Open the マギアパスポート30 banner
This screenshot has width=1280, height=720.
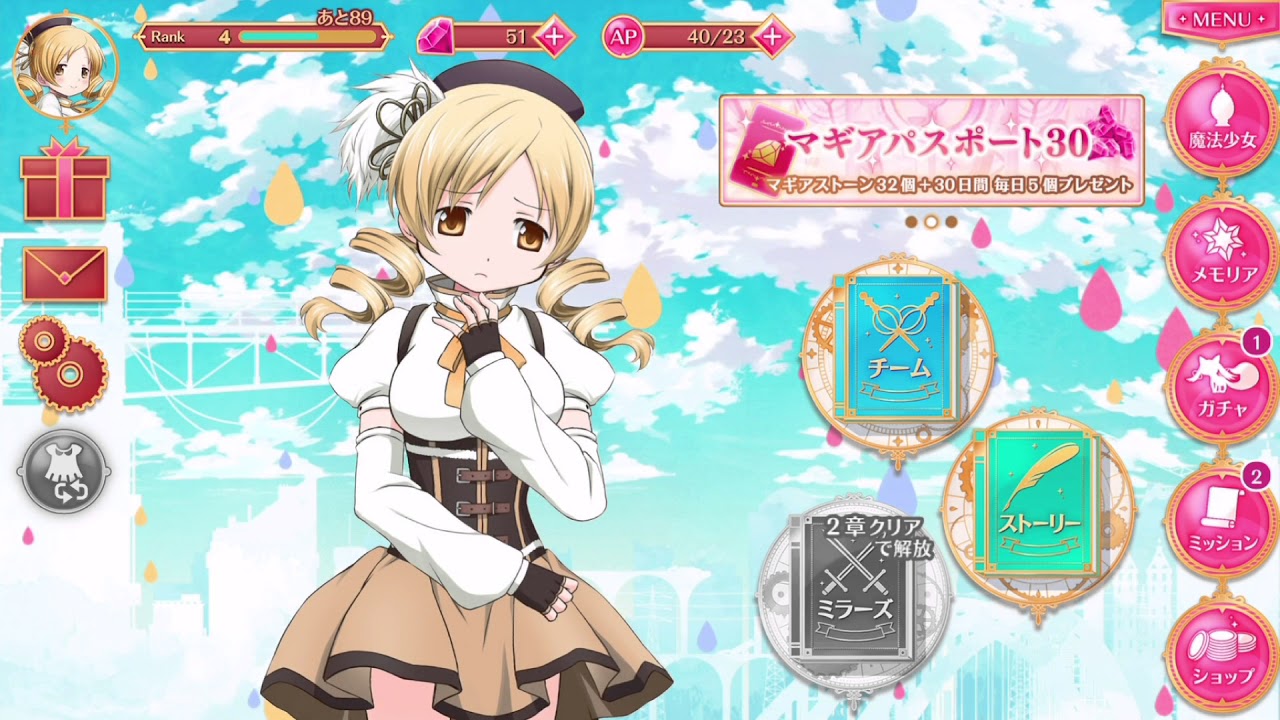(x=930, y=150)
